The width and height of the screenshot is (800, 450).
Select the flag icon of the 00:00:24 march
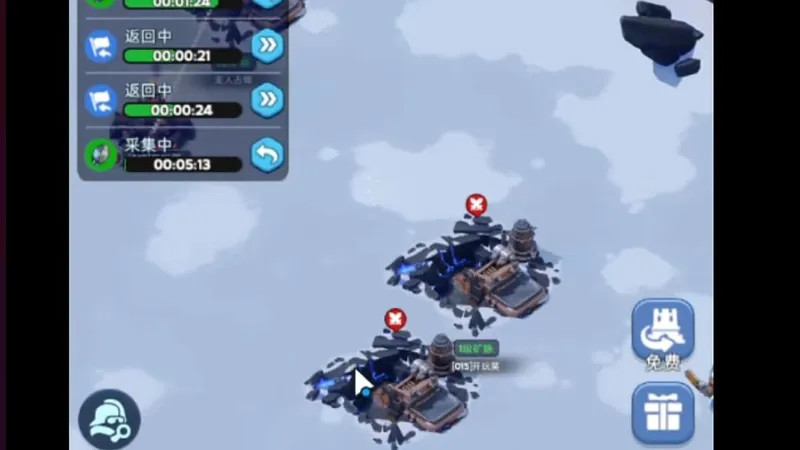pyautogui.click(x=100, y=100)
